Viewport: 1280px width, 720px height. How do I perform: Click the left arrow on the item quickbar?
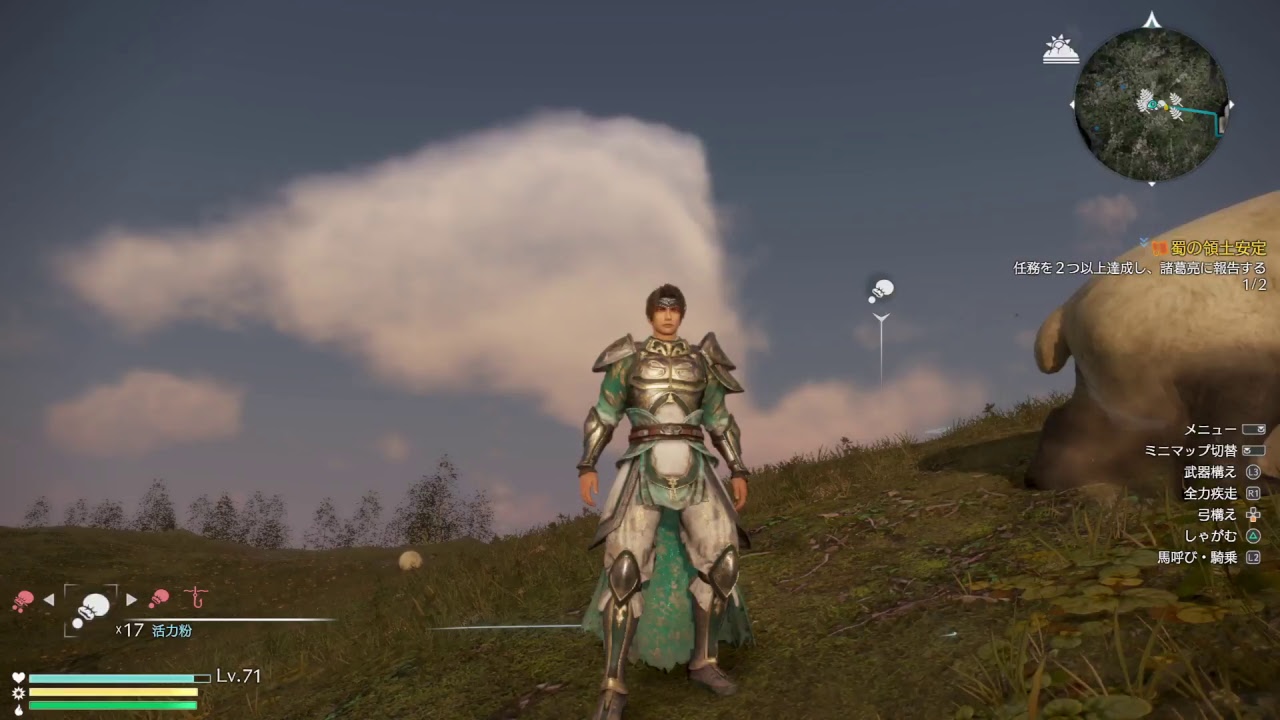click(48, 599)
